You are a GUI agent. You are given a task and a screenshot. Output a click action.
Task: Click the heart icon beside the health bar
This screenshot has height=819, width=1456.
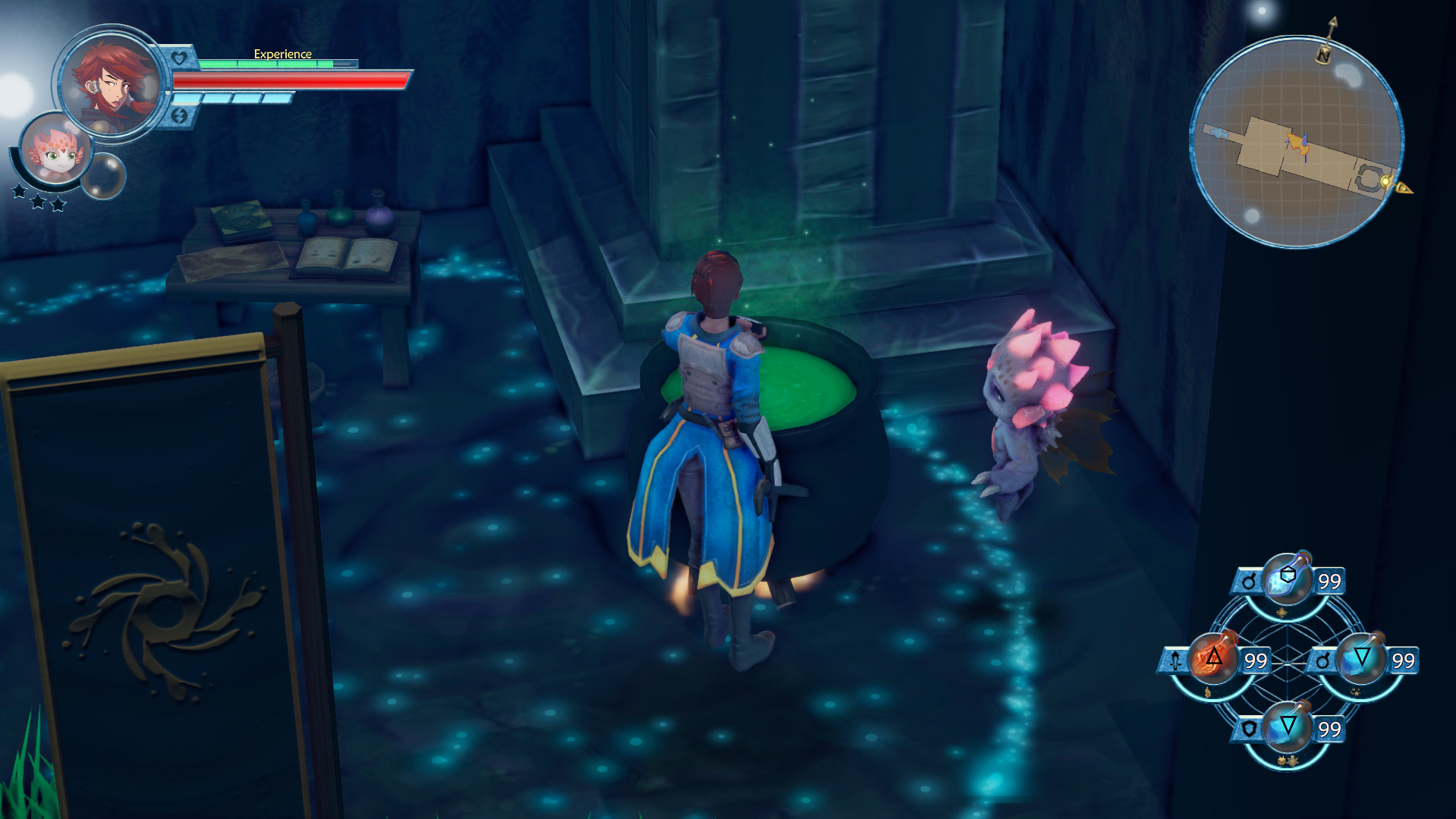178,57
